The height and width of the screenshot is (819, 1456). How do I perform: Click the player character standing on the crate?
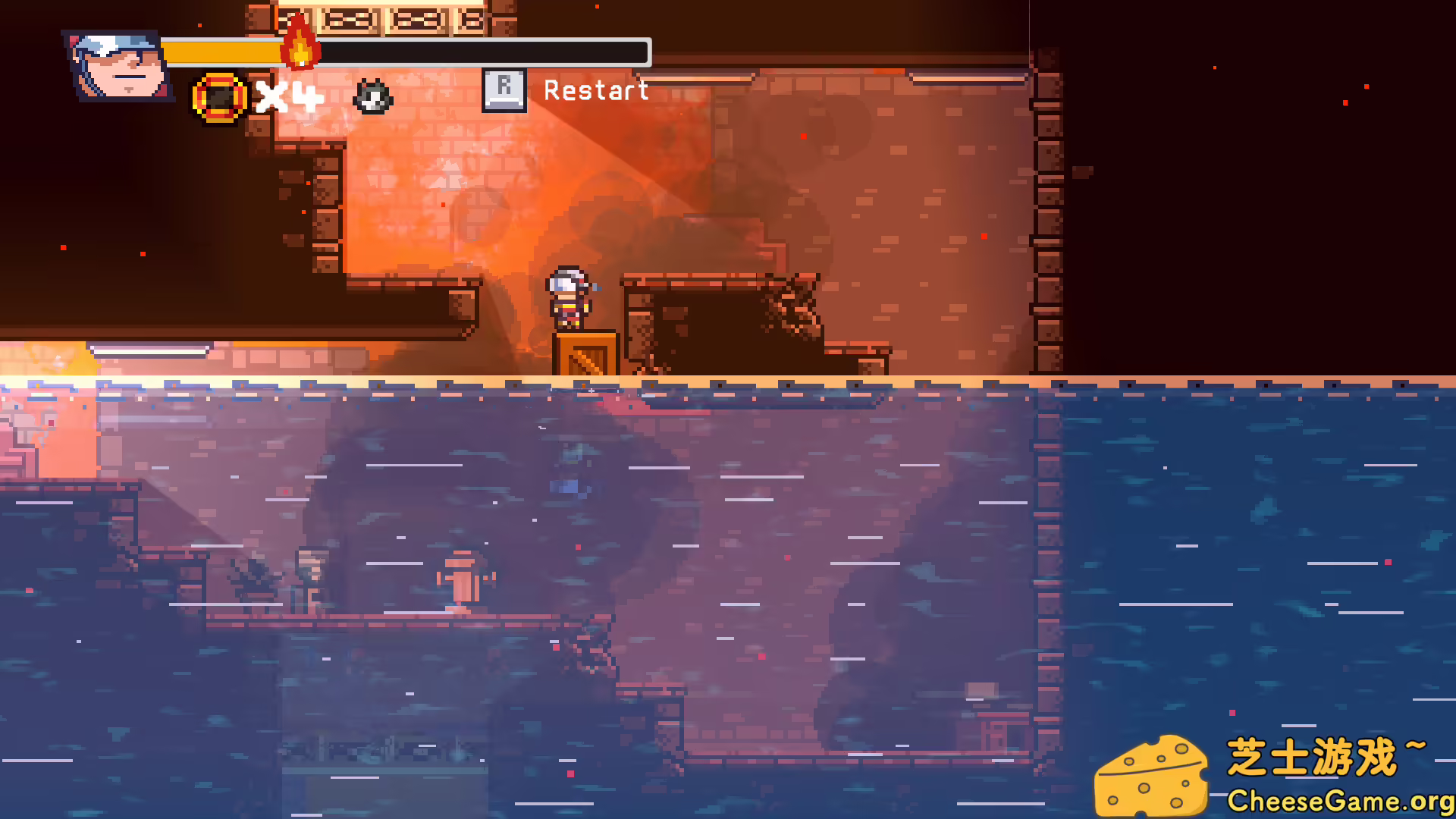[x=570, y=297]
